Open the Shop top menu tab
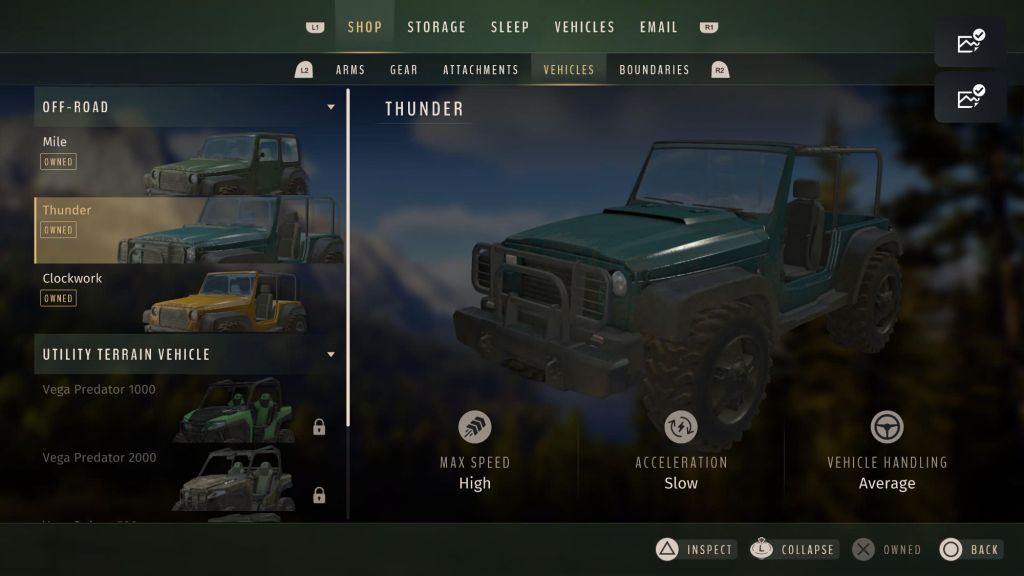1024x576 pixels. pos(364,27)
